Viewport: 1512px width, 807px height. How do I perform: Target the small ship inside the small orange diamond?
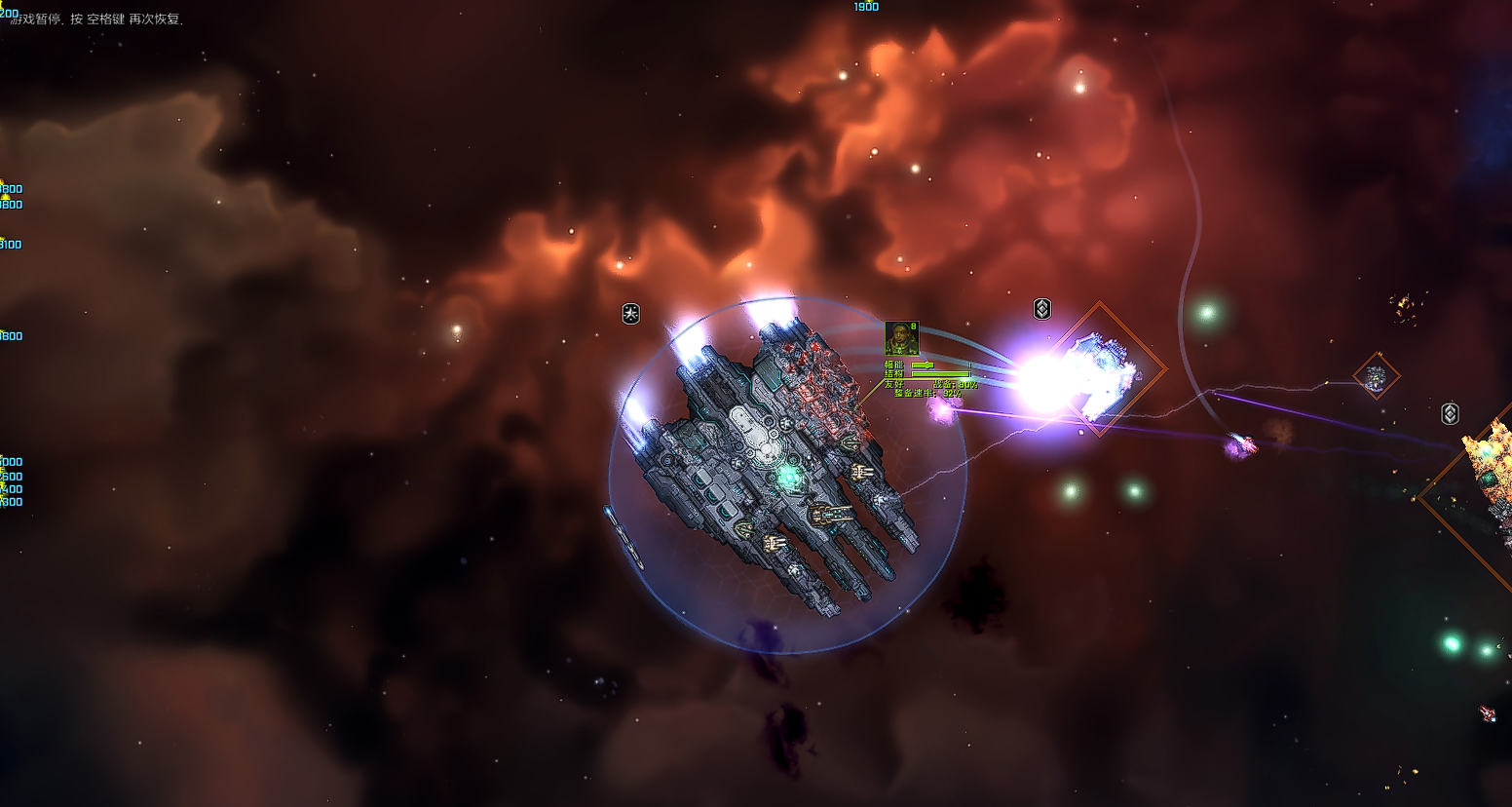(x=1376, y=376)
